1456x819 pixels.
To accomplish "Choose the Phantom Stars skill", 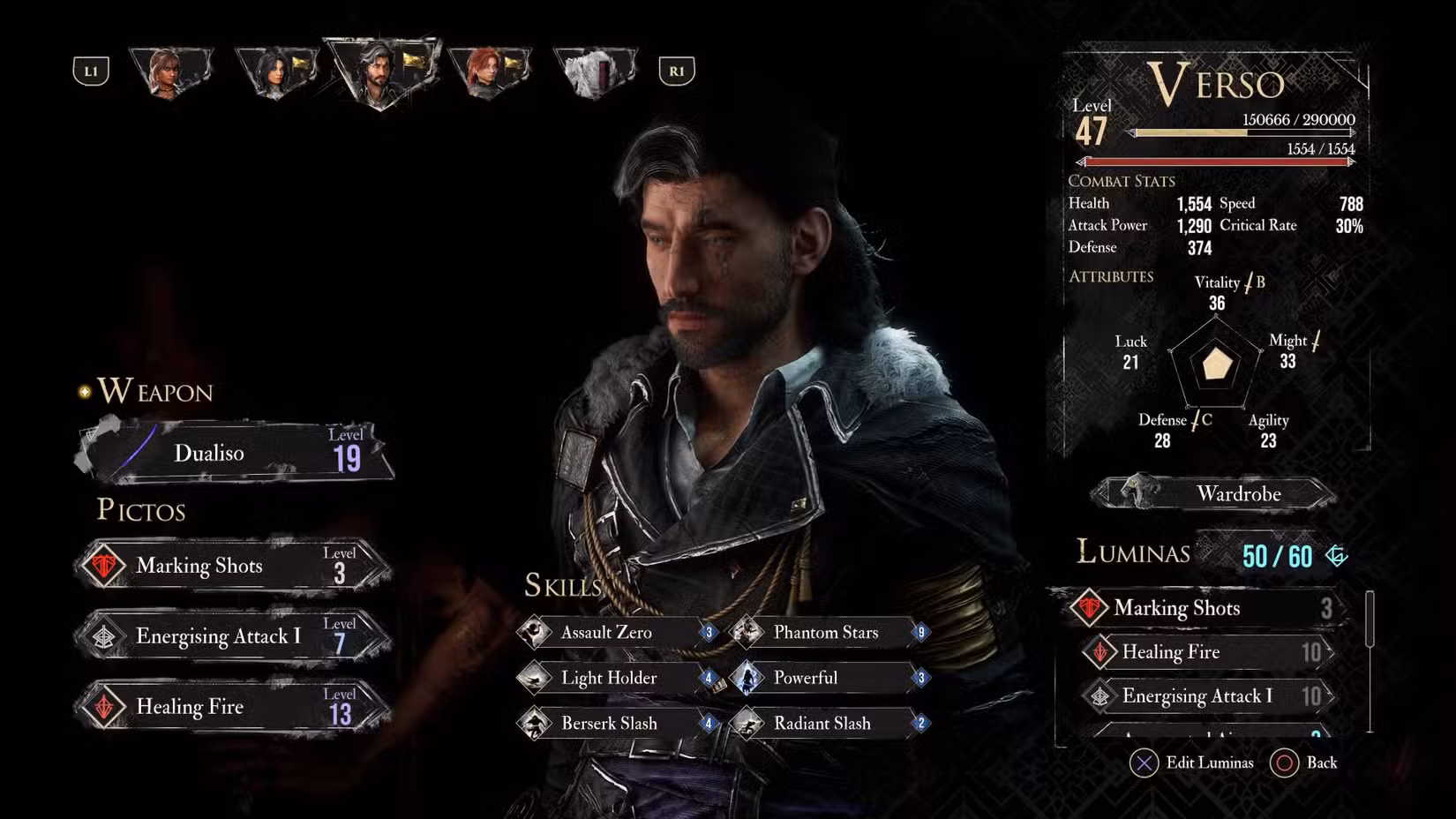I will click(830, 632).
